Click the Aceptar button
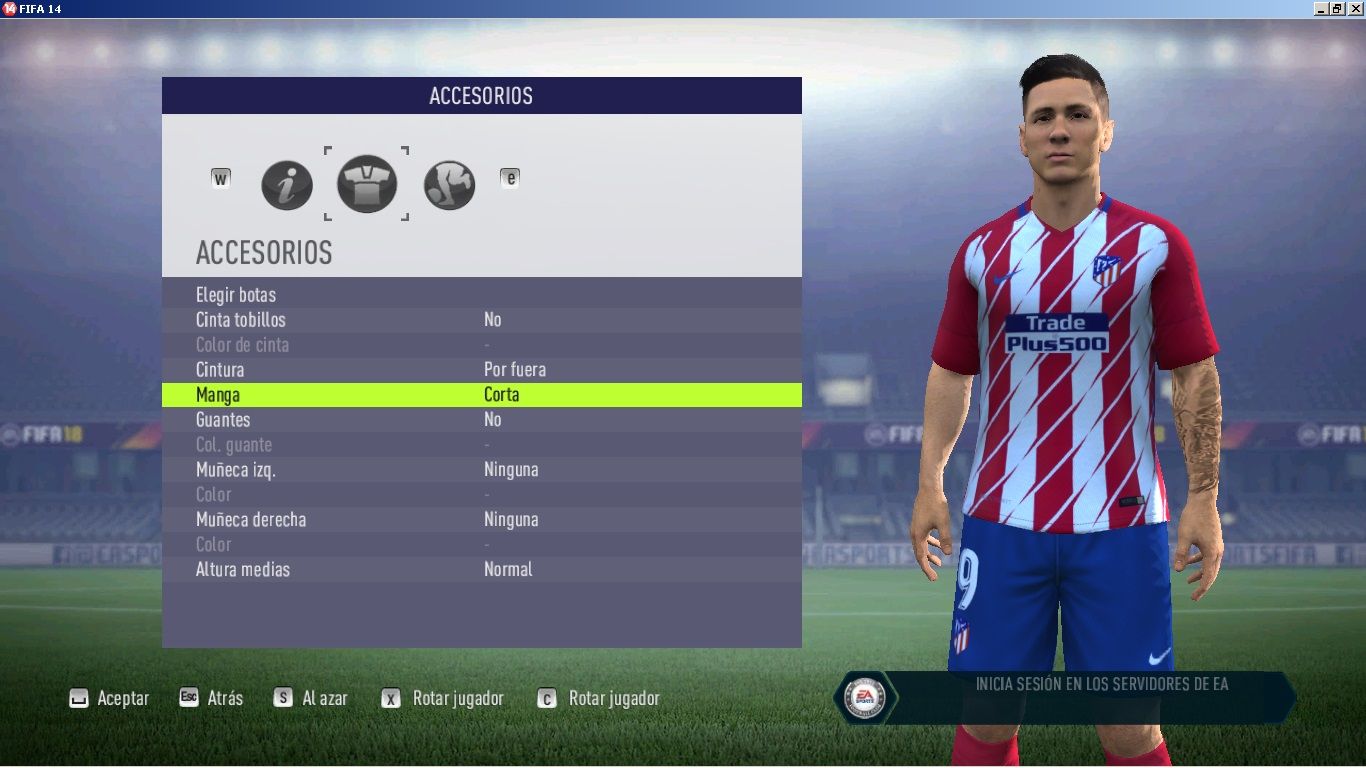This screenshot has width=1366, height=768. (110, 699)
